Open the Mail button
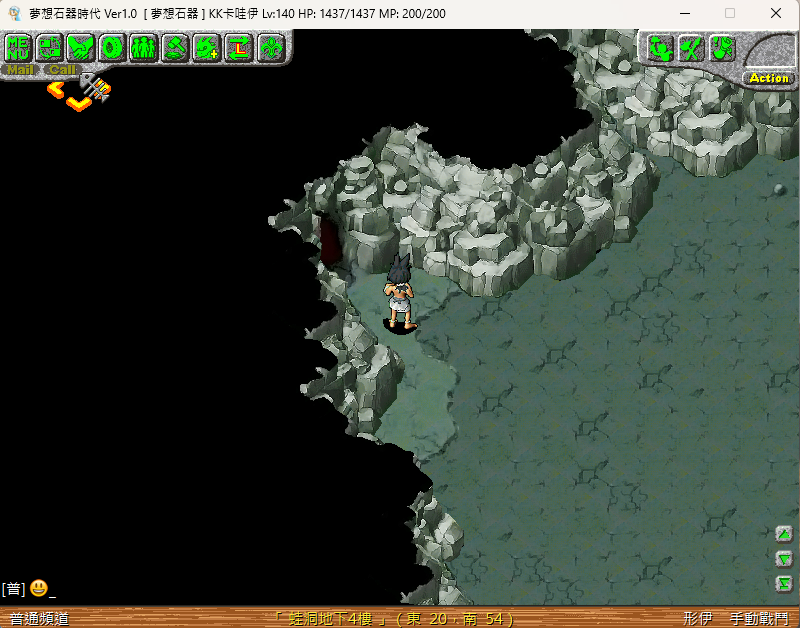Screen dimensions: 800x628 point(20,70)
